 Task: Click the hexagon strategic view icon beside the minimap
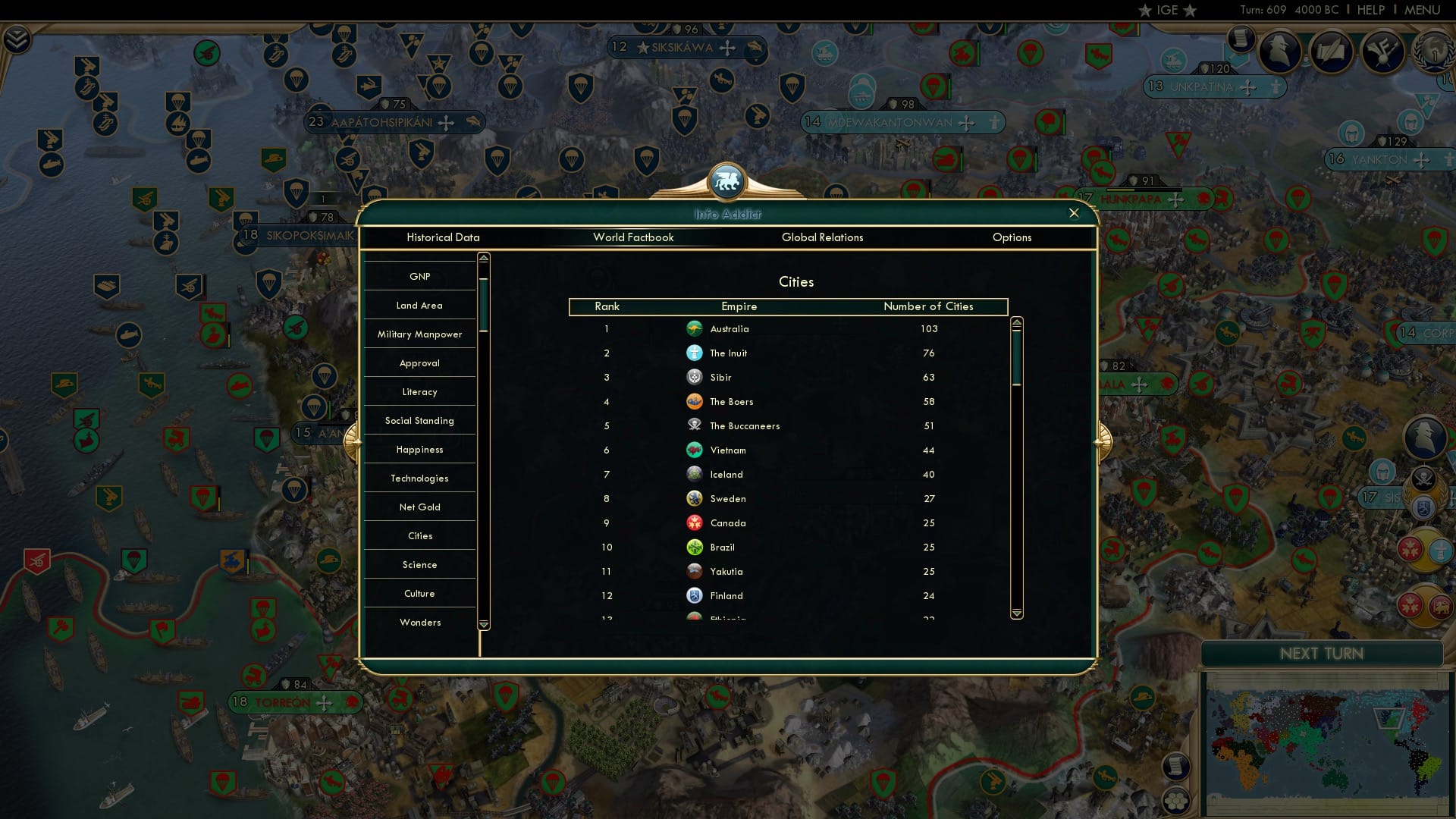pos(1176,802)
